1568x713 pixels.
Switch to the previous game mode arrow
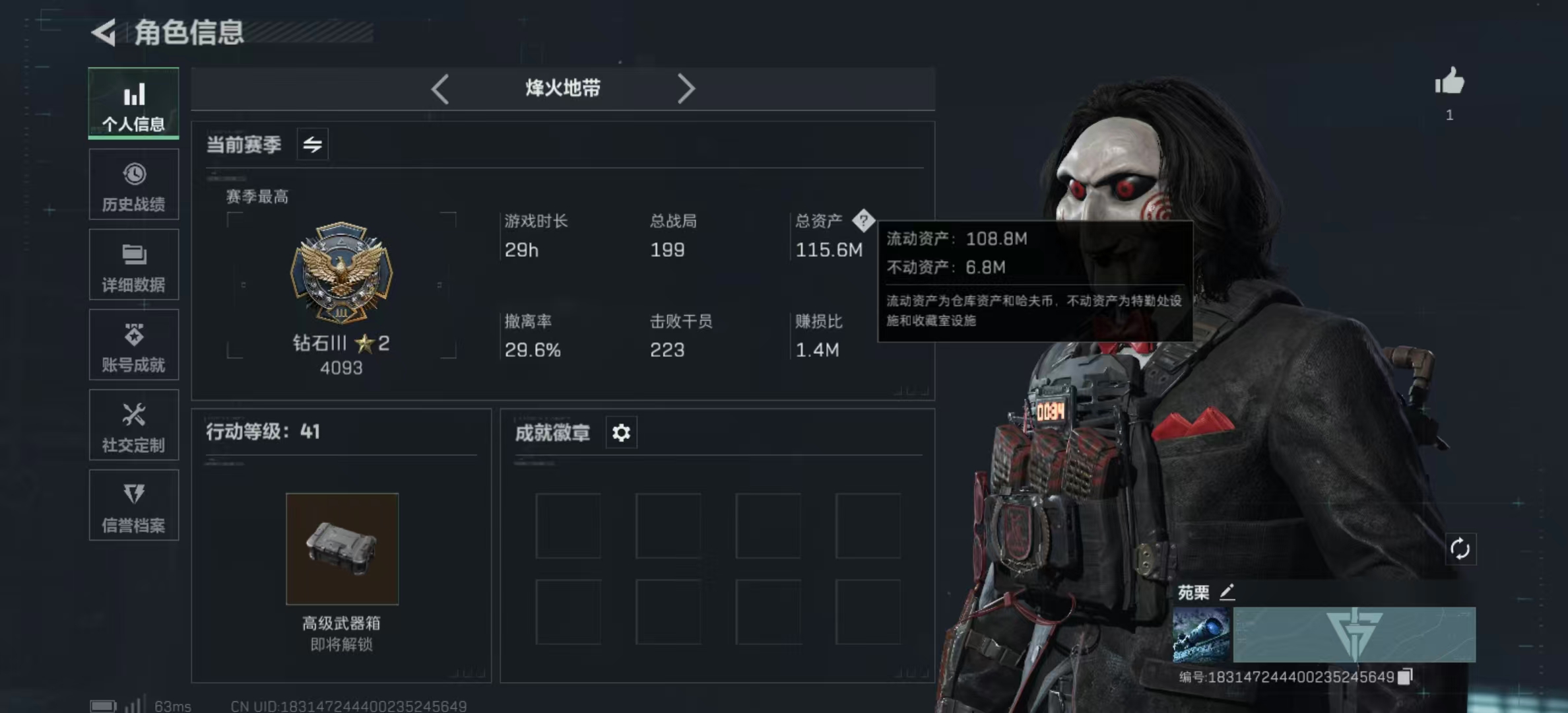(x=440, y=88)
